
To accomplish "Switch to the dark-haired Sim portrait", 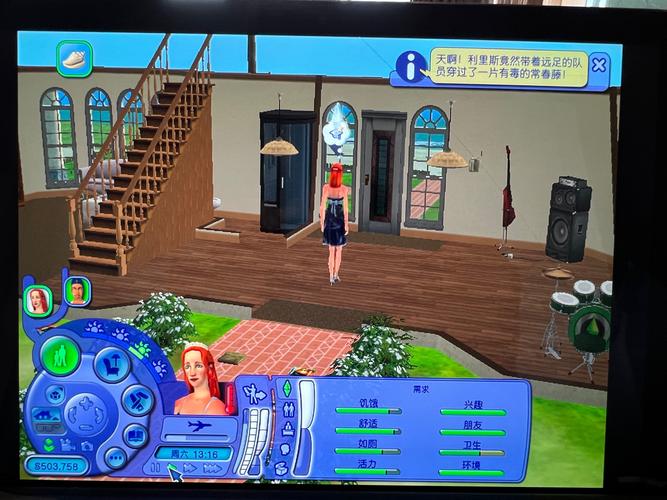I will click(x=78, y=291).
